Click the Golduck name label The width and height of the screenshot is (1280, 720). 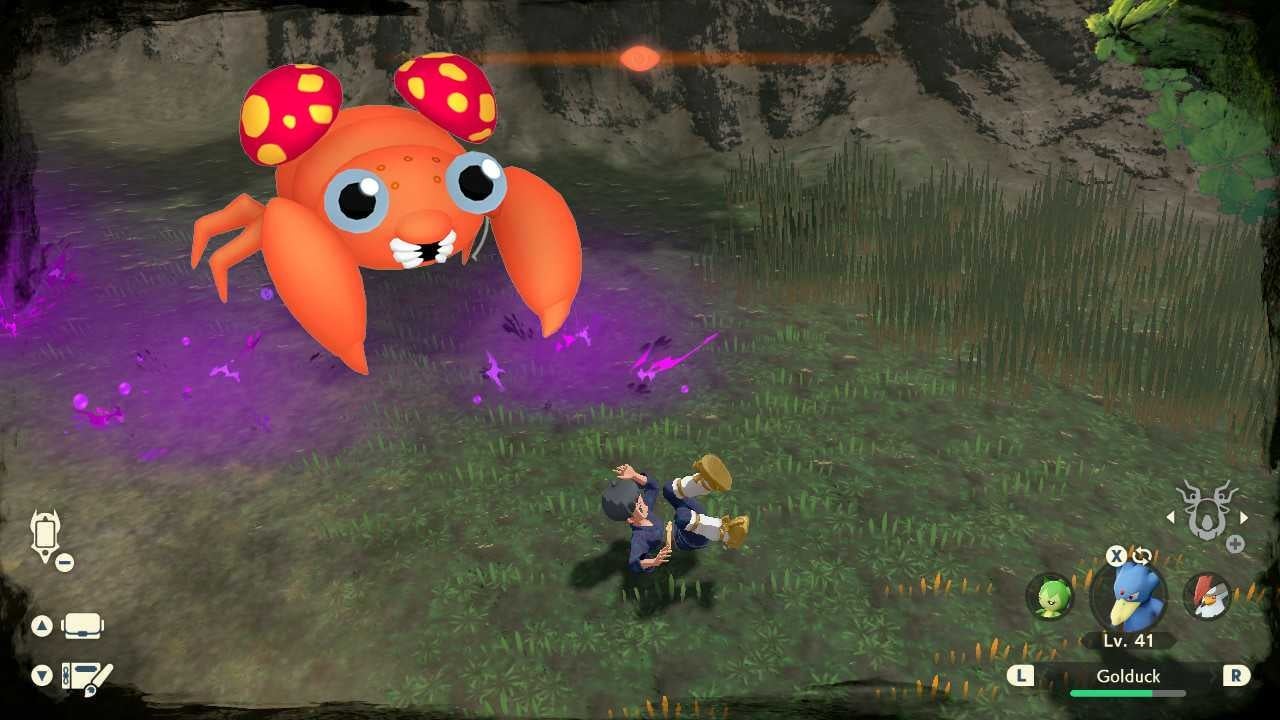pyautogui.click(x=1128, y=676)
